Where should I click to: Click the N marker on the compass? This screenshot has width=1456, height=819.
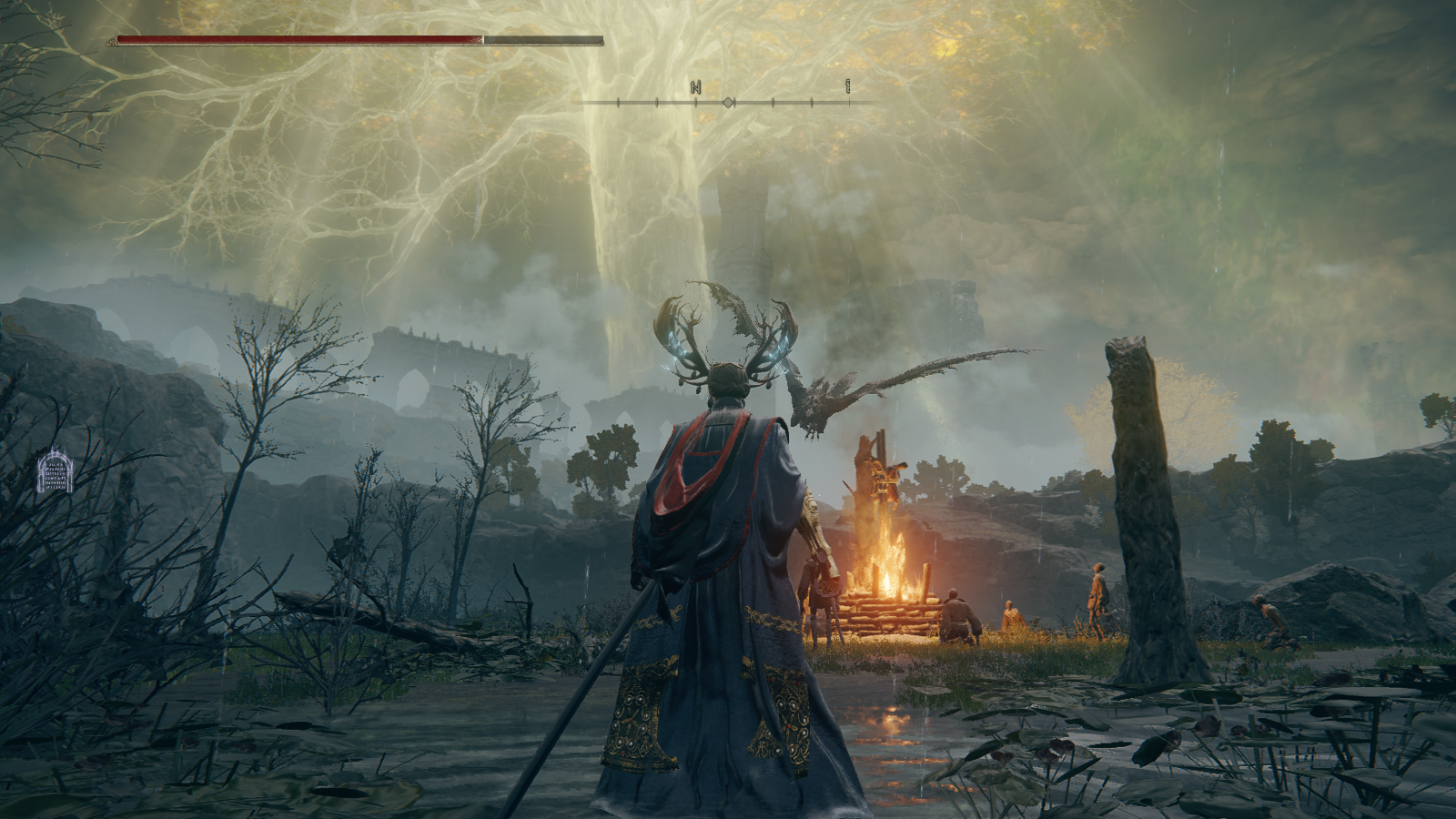pyautogui.click(x=695, y=87)
